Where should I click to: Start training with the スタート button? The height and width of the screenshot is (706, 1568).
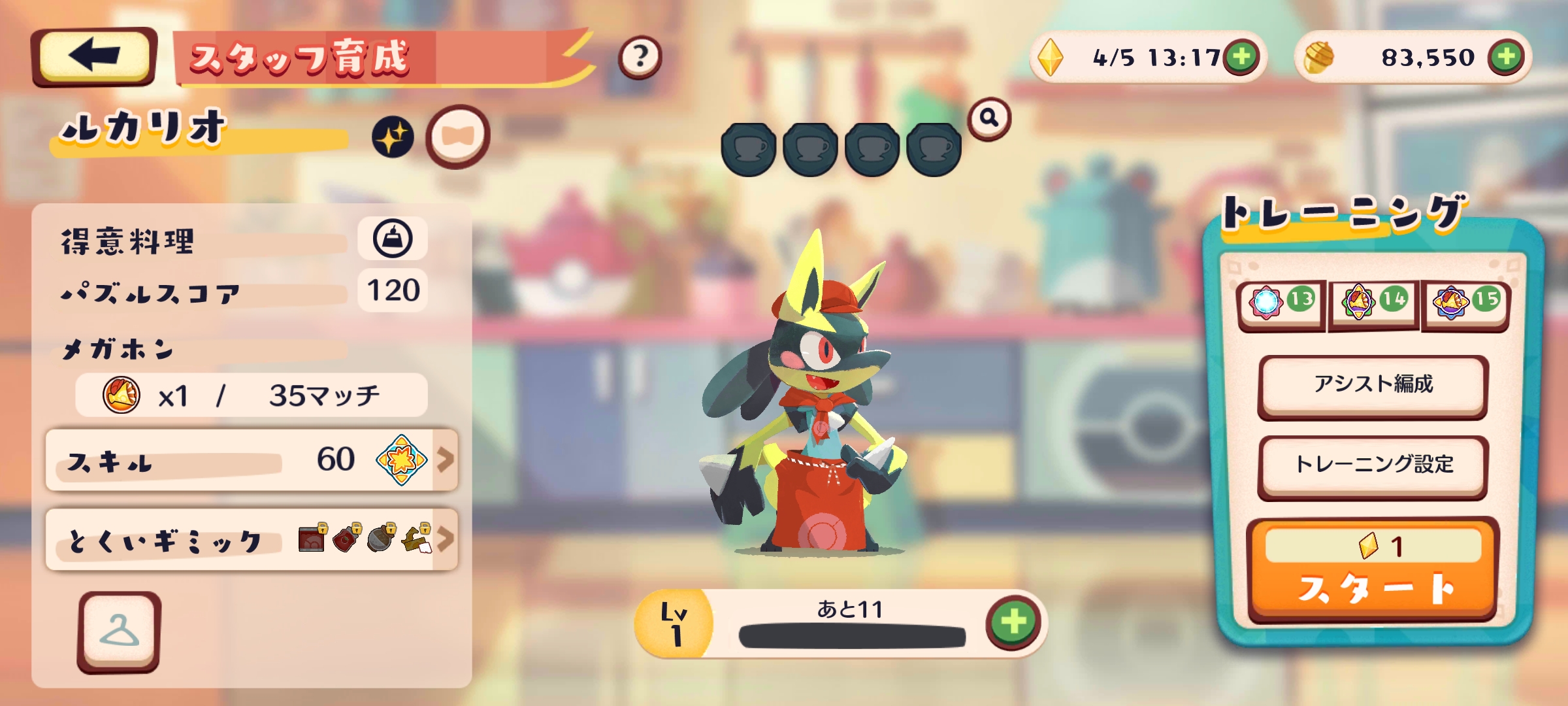click(x=1373, y=572)
